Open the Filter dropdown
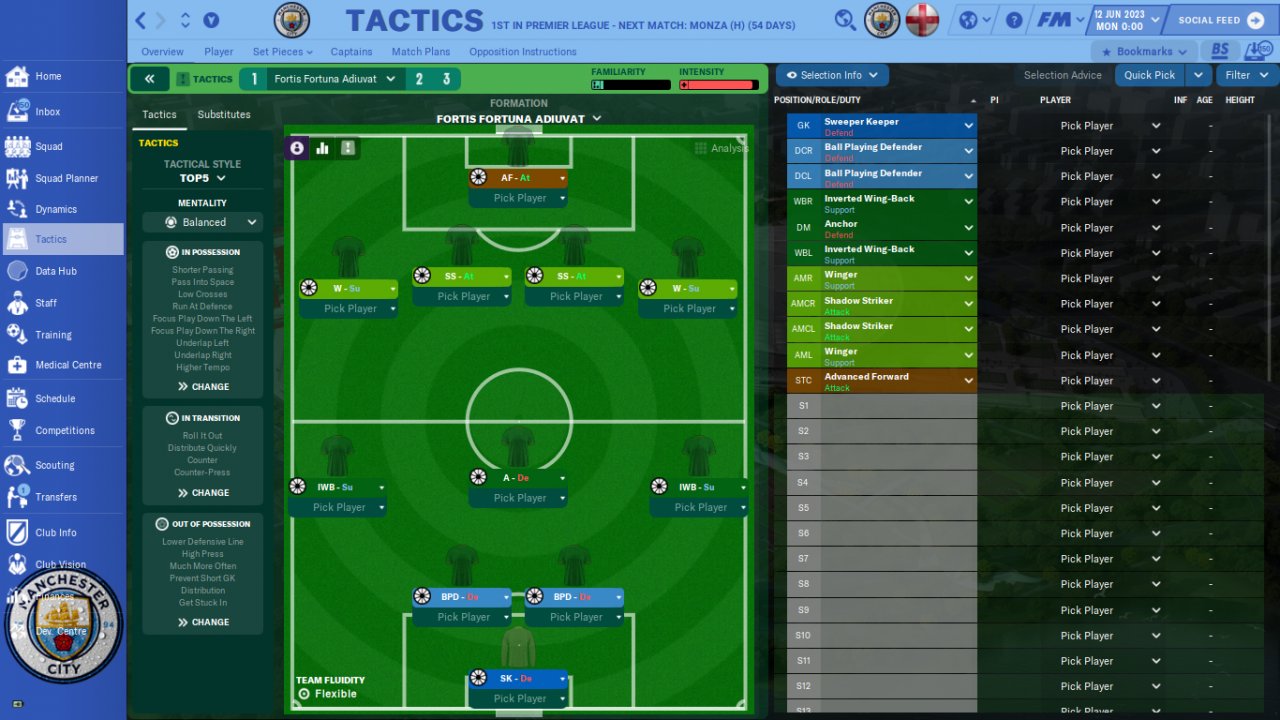 click(x=1245, y=75)
